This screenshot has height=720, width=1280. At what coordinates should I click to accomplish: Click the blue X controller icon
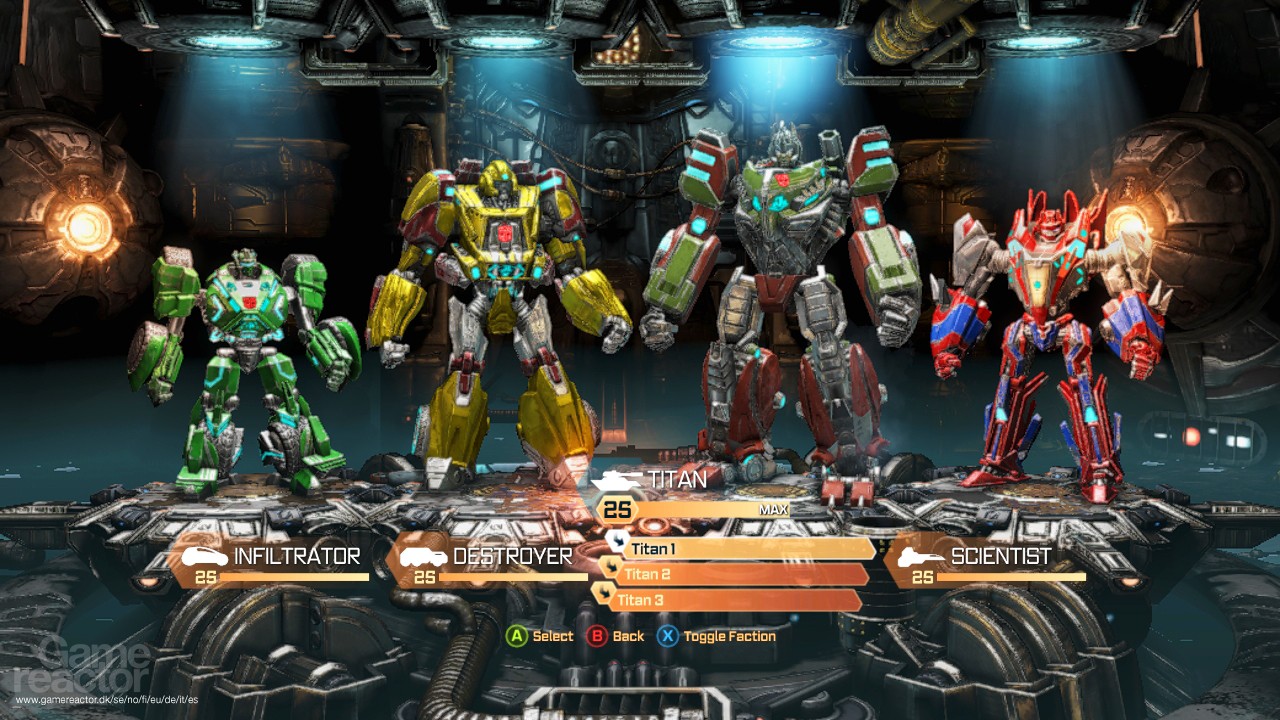[668, 636]
